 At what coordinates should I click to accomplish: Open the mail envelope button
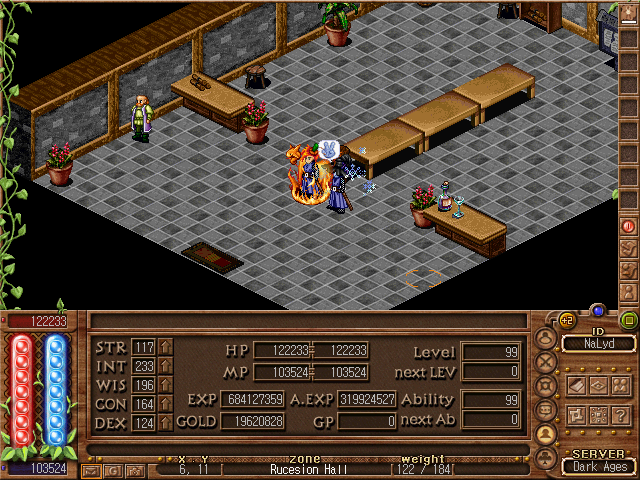coord(91,469)
